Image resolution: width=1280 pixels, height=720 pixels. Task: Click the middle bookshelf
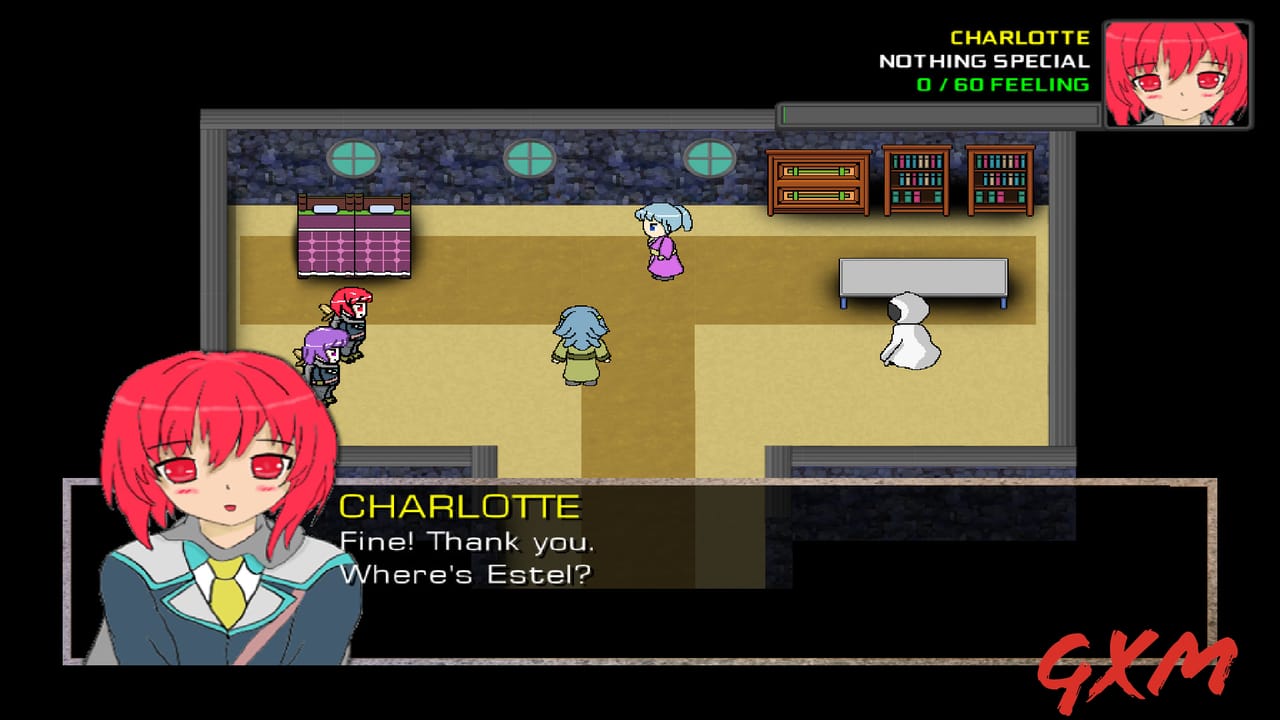pos(916,183)
